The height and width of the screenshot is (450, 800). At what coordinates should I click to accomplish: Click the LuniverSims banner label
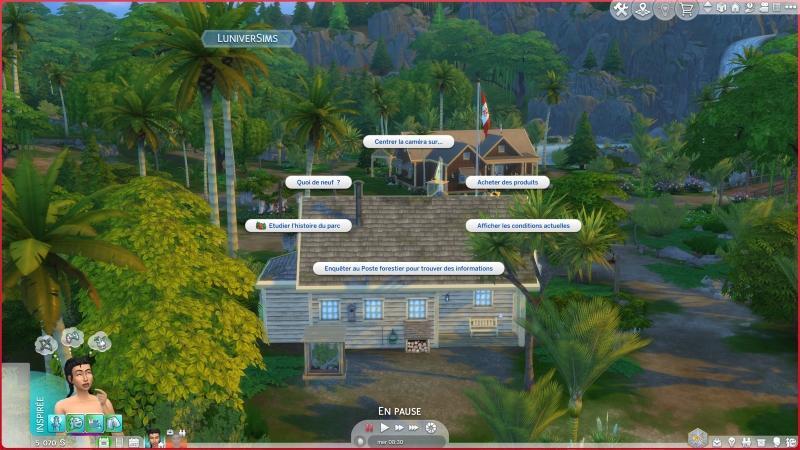(x=248, y=38)
